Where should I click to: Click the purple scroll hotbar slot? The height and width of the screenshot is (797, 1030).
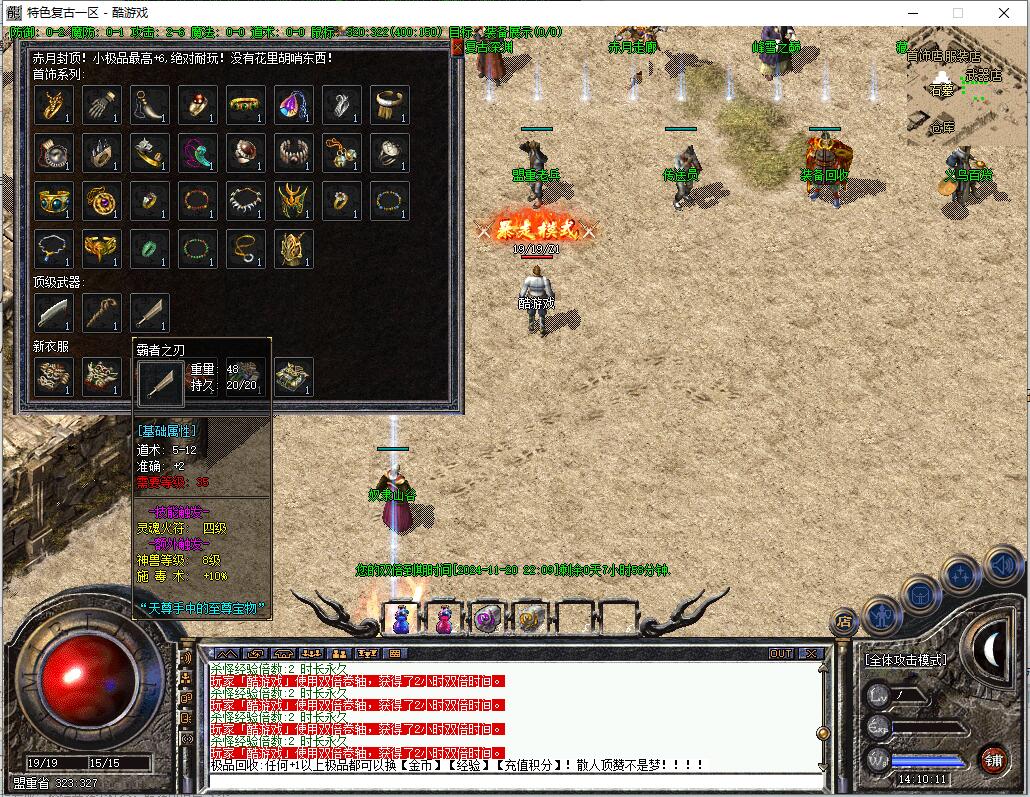point(487,619)
